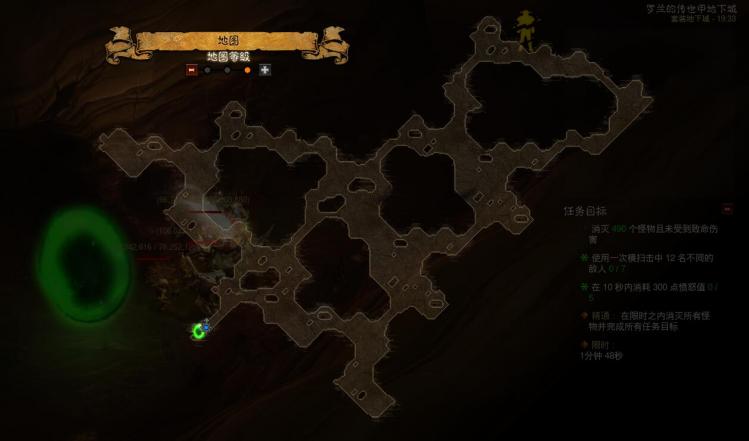This screenshot has width=749, height=441.
Task: Click the plus map zoom-in button
Action: pos(265,70)
